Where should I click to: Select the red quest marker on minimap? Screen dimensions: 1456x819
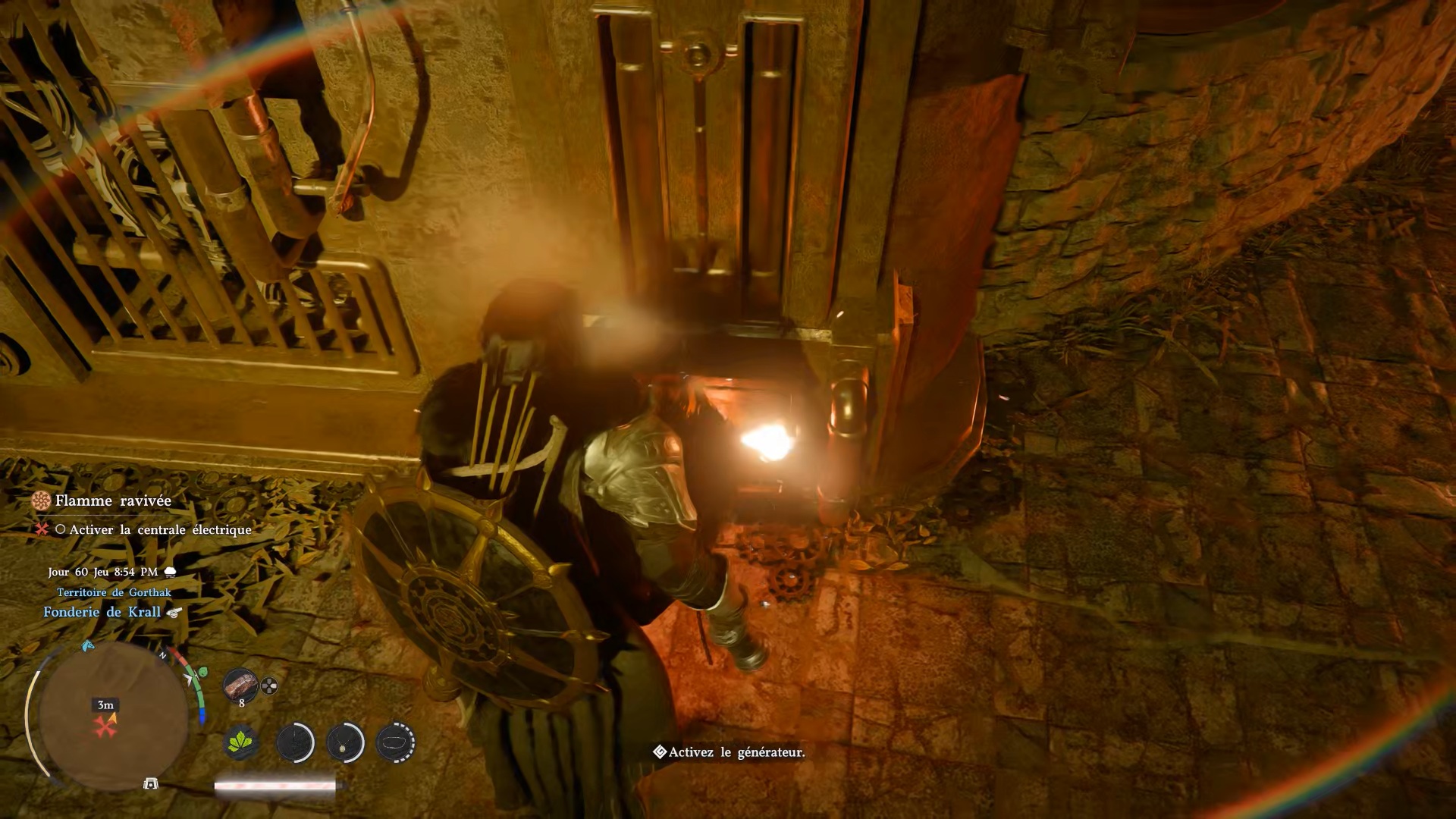[105, 727]
